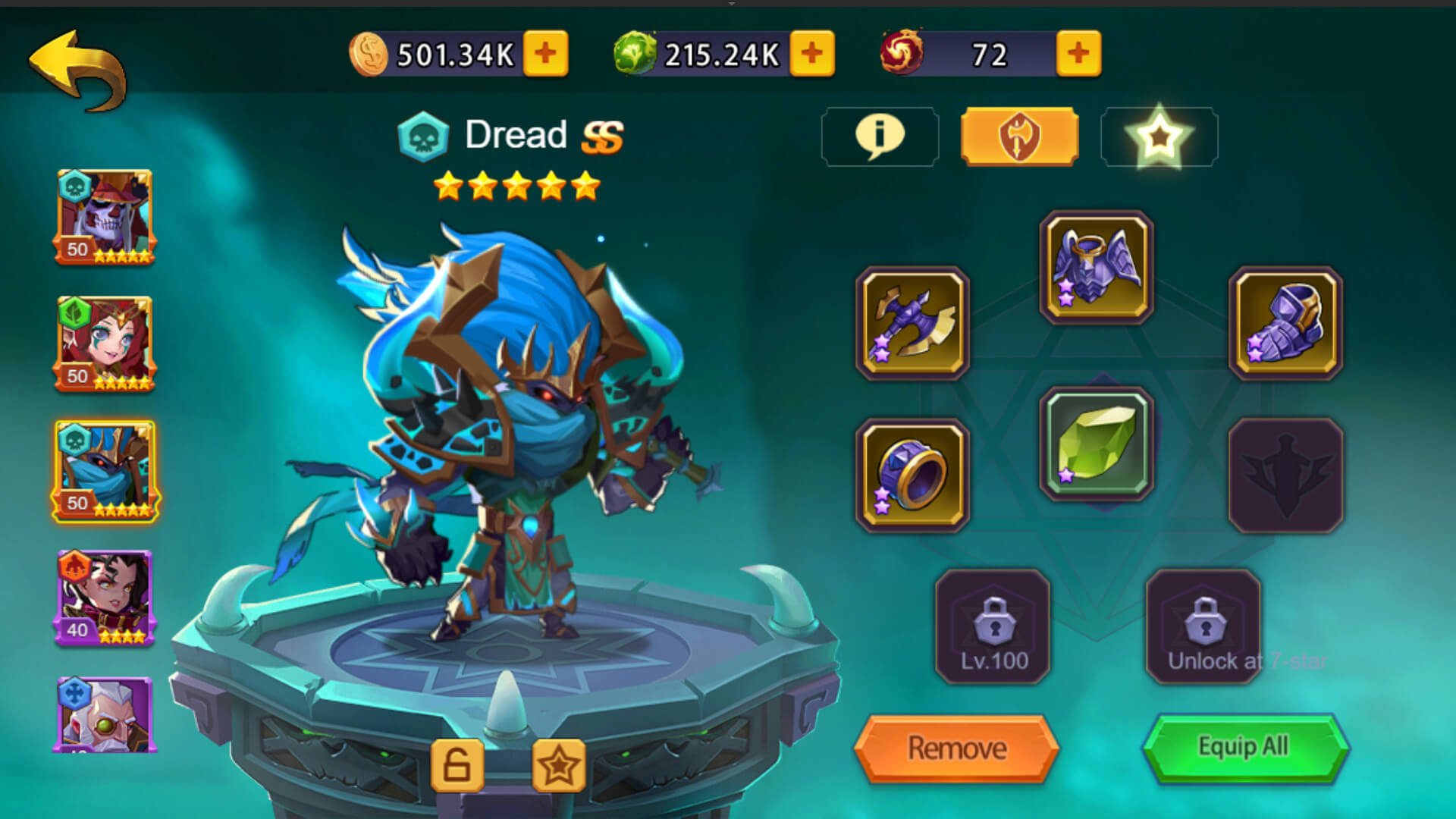Add more green spirit currency
This screenshot has height=819, width=1456.
click(x=811, y=54)
